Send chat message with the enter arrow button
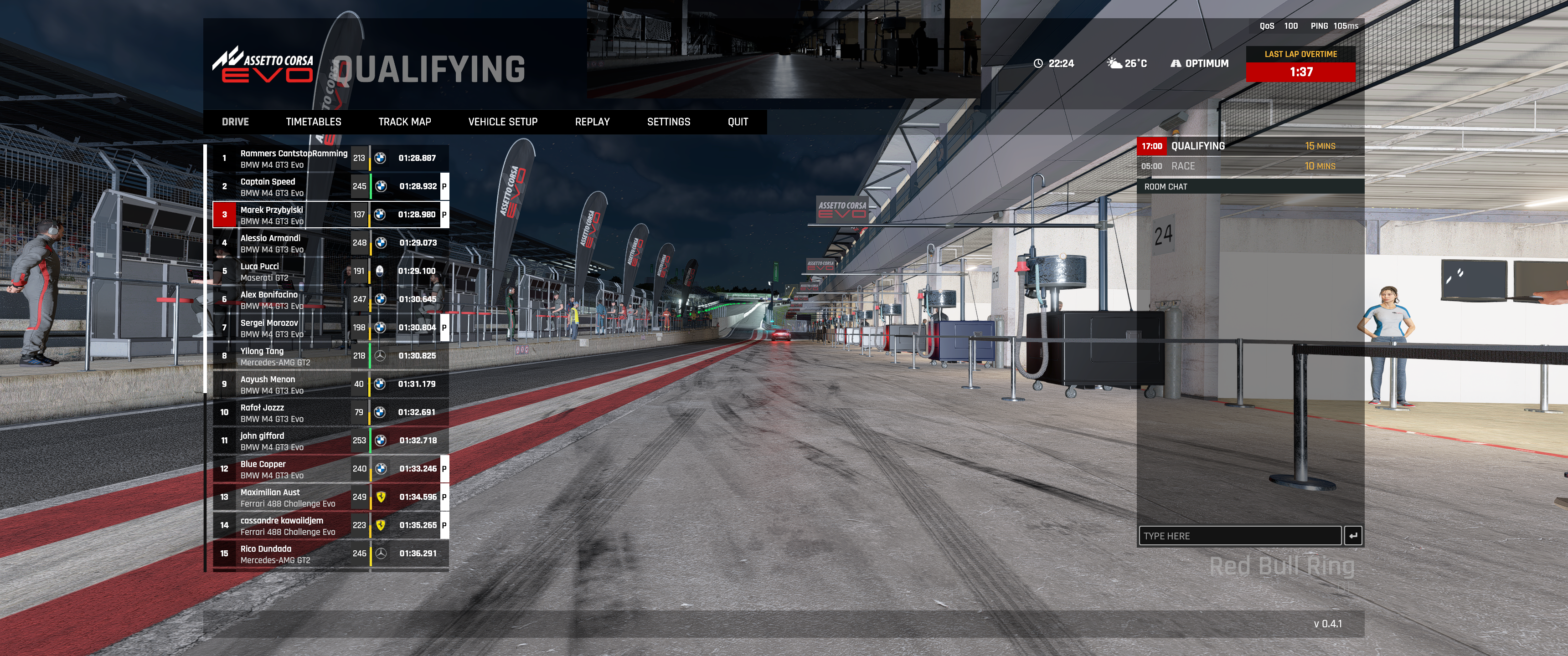1568x656 pixels. [1352, 536]
